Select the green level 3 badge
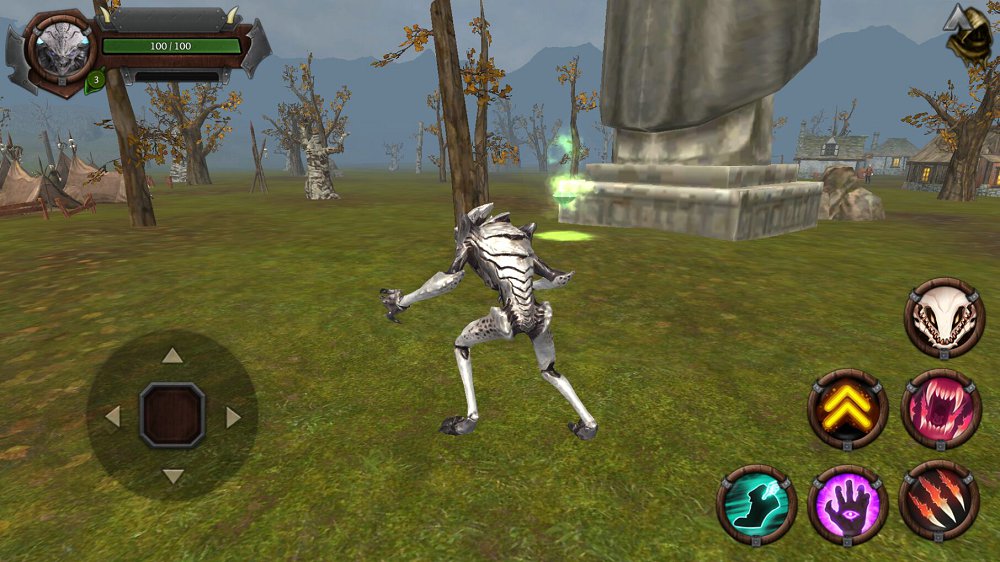The image size is (1000, 562). (x=95, y=81)
